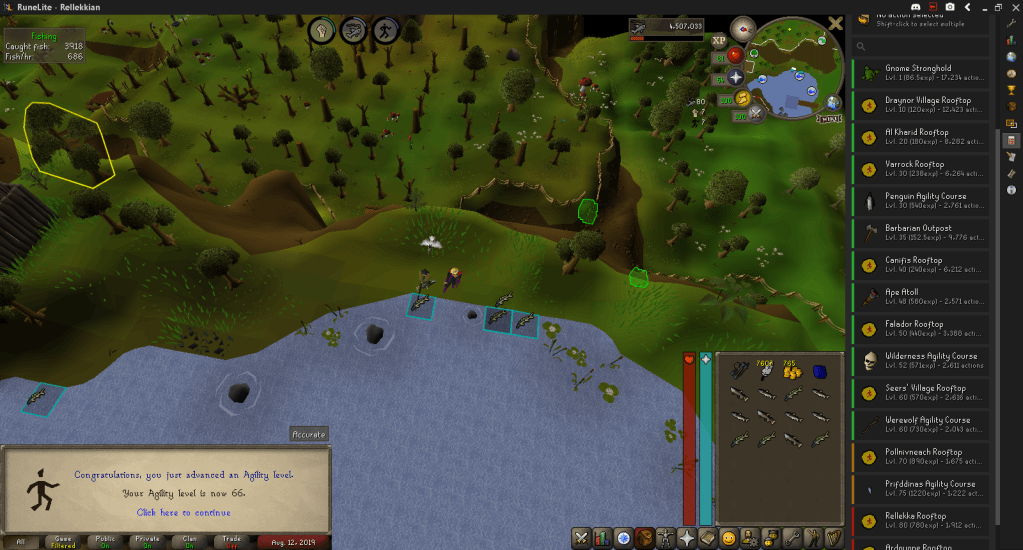
Task: Switch to the Prayer tab
Action: 690,538
